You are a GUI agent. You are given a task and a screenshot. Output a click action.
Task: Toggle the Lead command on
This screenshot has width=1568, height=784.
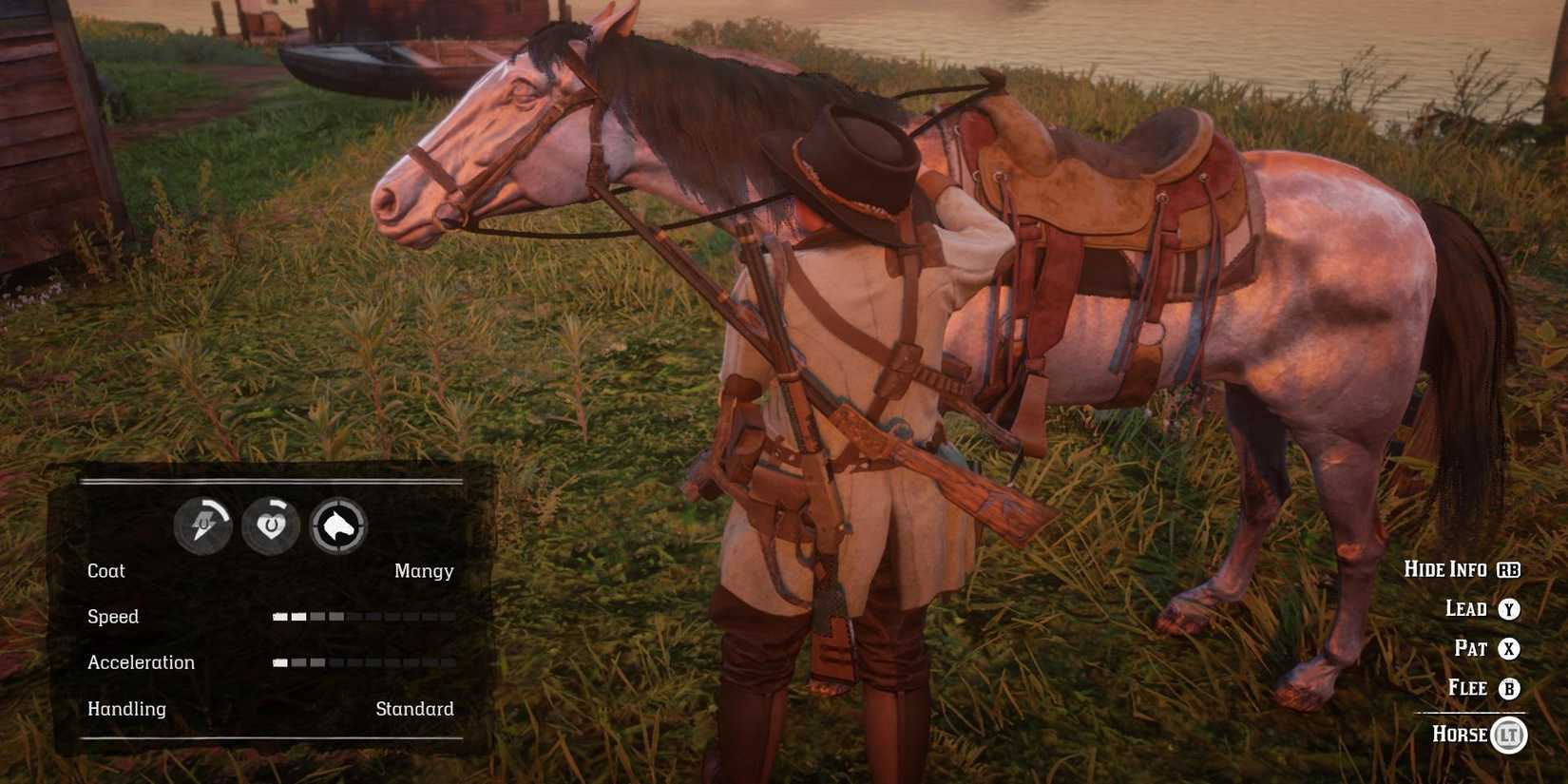1468,609
